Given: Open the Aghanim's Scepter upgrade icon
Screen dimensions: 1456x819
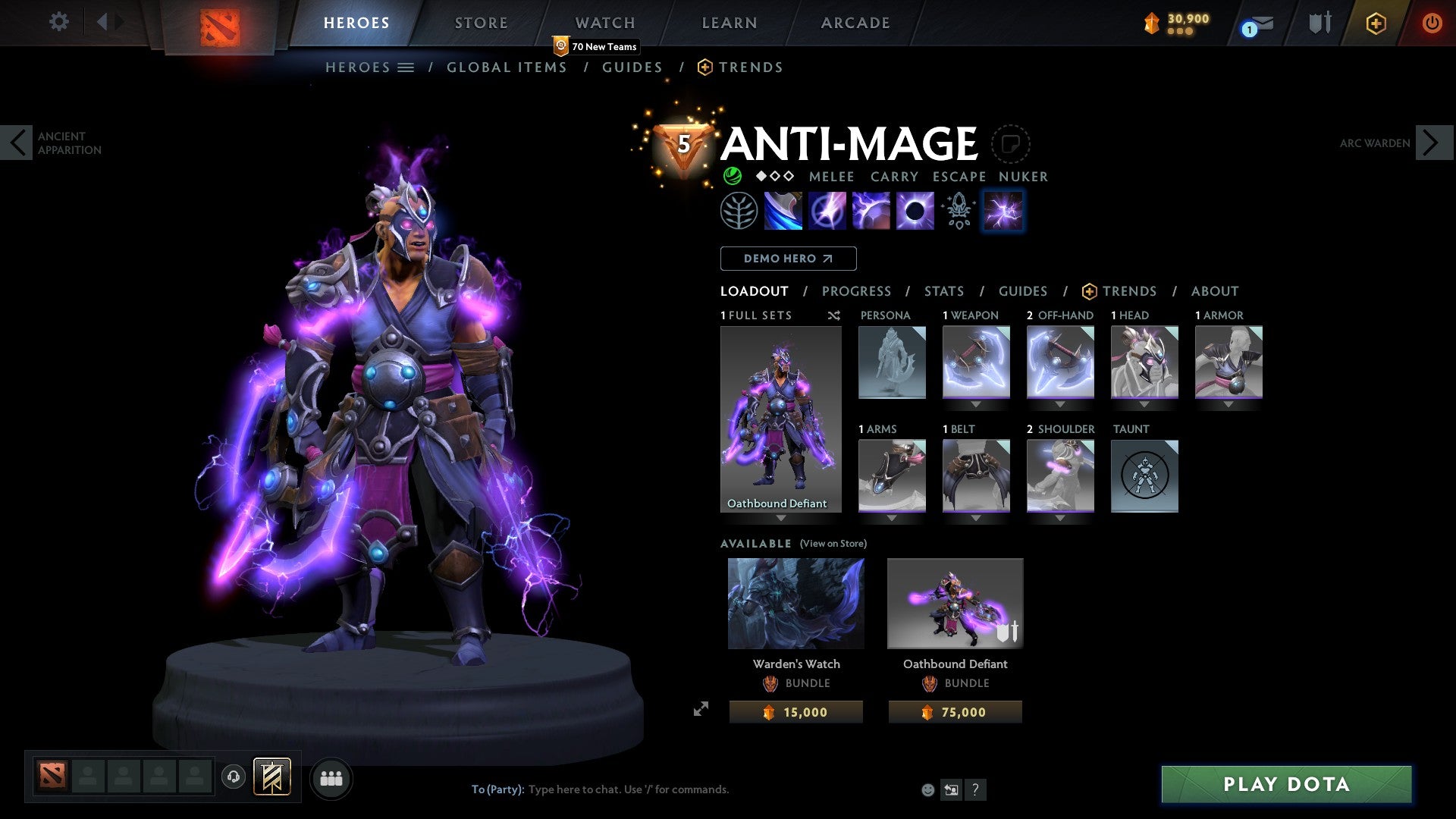Looking at the screenshot, I should tap(958, 211).
